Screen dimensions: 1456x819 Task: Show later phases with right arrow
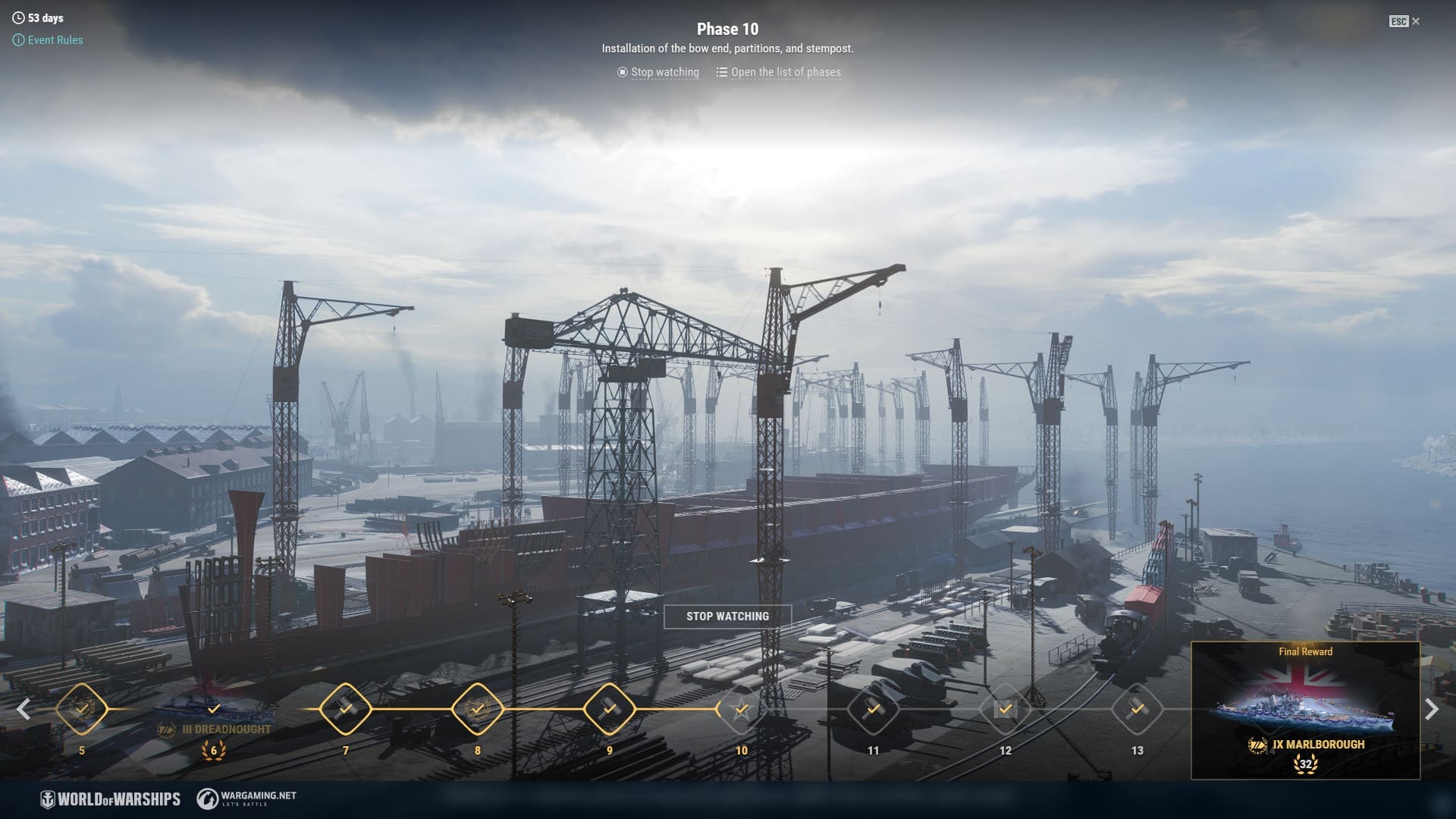(x=1431, y=709)
